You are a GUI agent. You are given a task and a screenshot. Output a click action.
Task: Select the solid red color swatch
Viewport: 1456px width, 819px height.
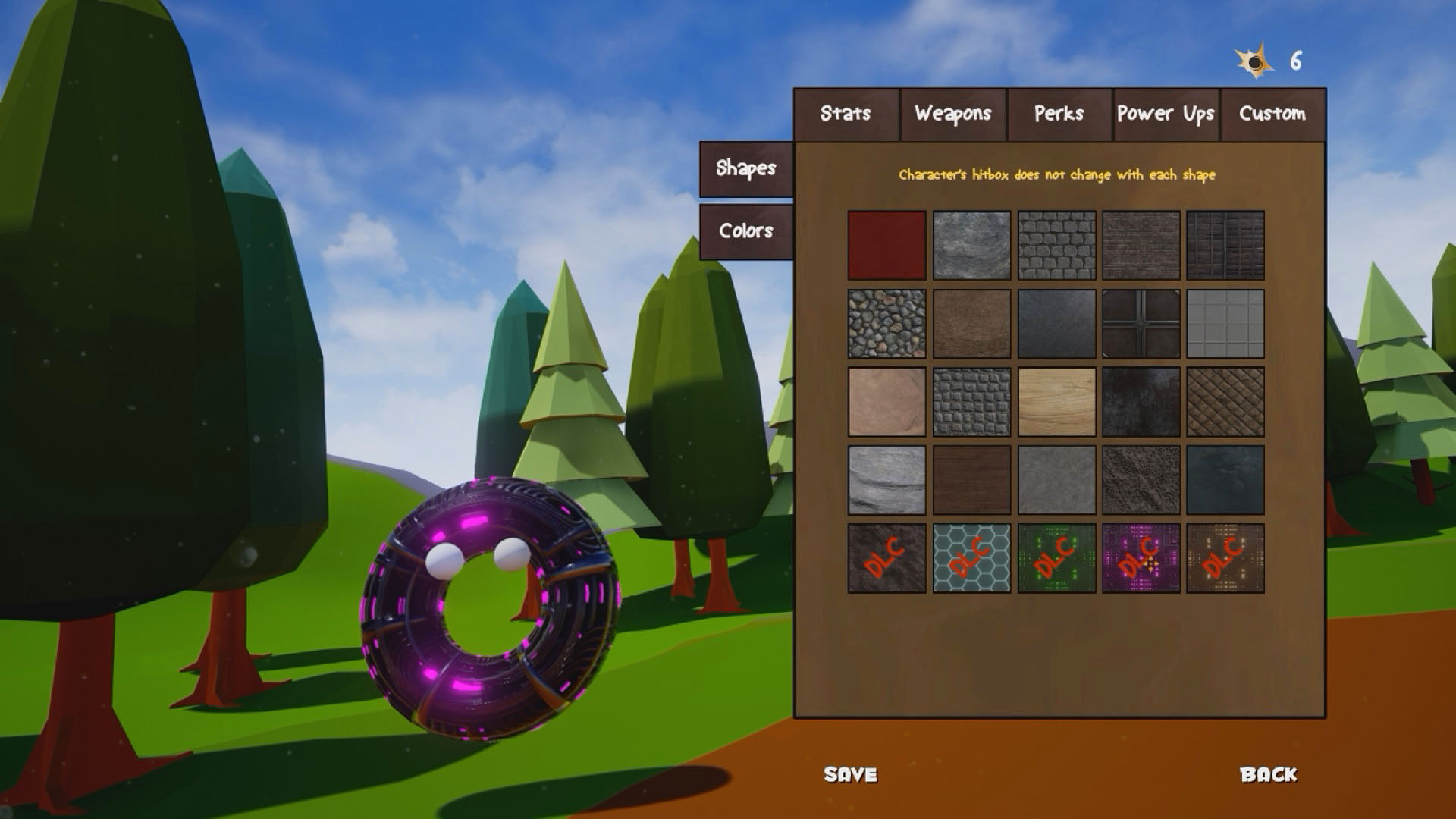pyautogui.click(x=885, y=246)
